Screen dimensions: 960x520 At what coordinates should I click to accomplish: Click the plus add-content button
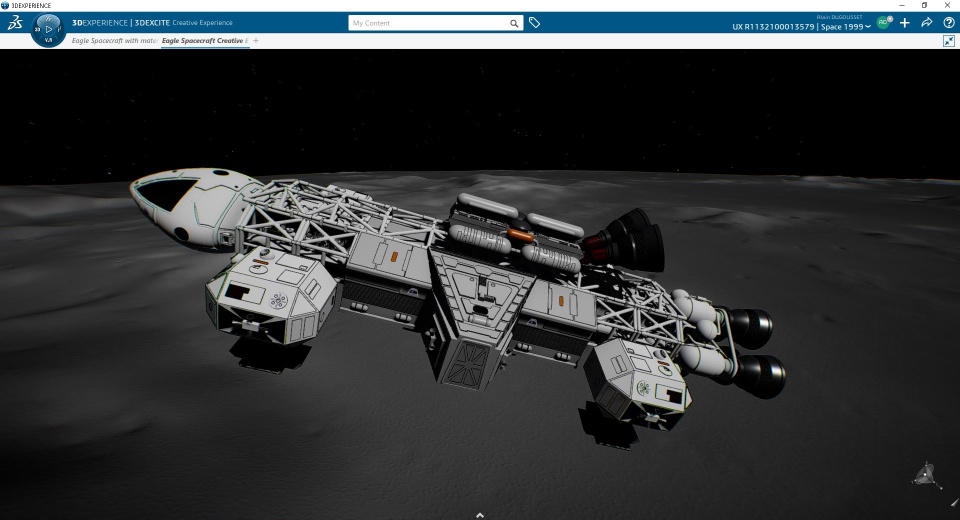point(905,23)
